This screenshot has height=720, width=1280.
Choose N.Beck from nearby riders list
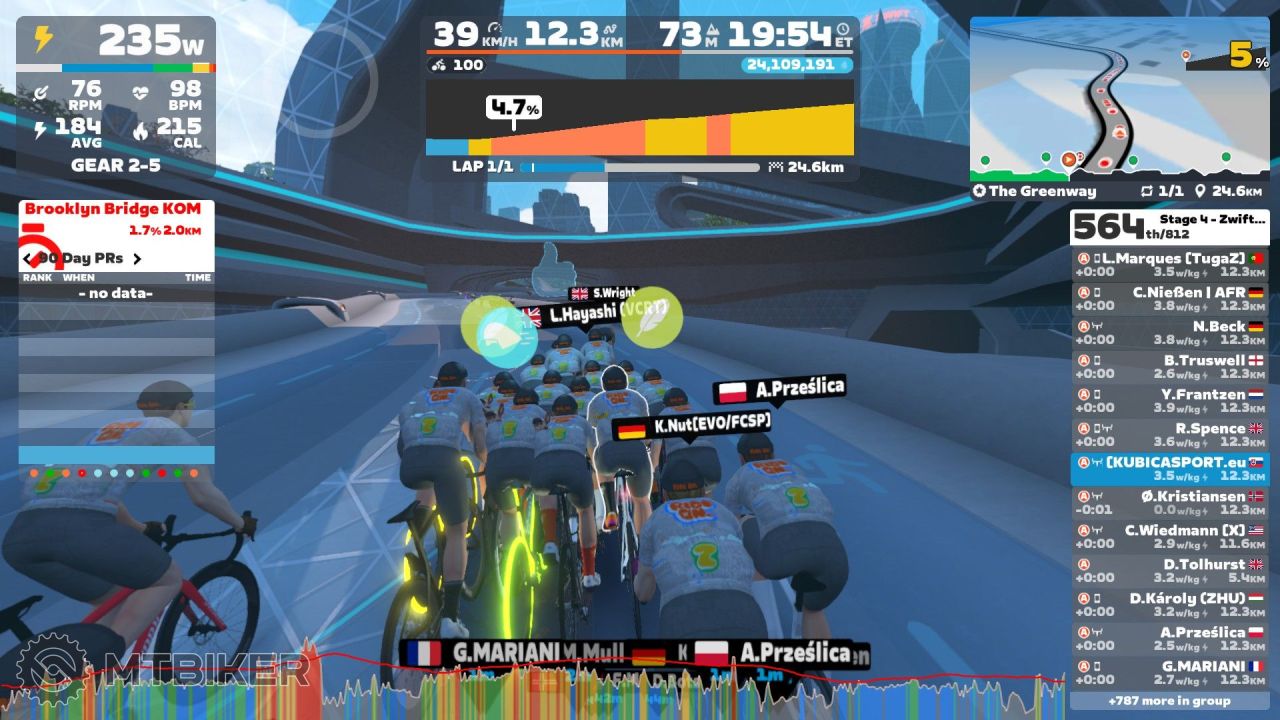coord(1169,333)
